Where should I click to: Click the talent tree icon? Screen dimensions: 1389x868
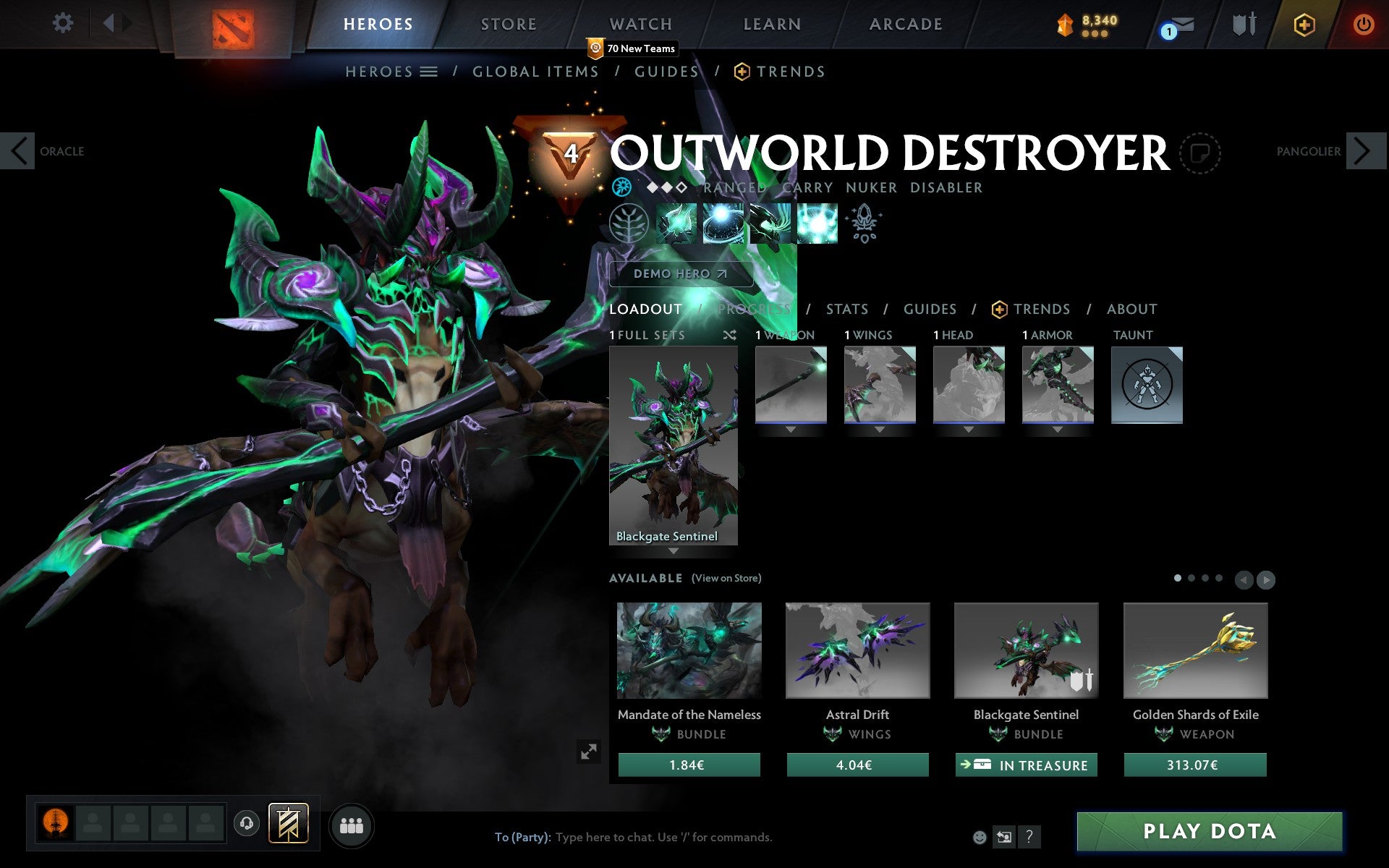click(x=629, y=223)
